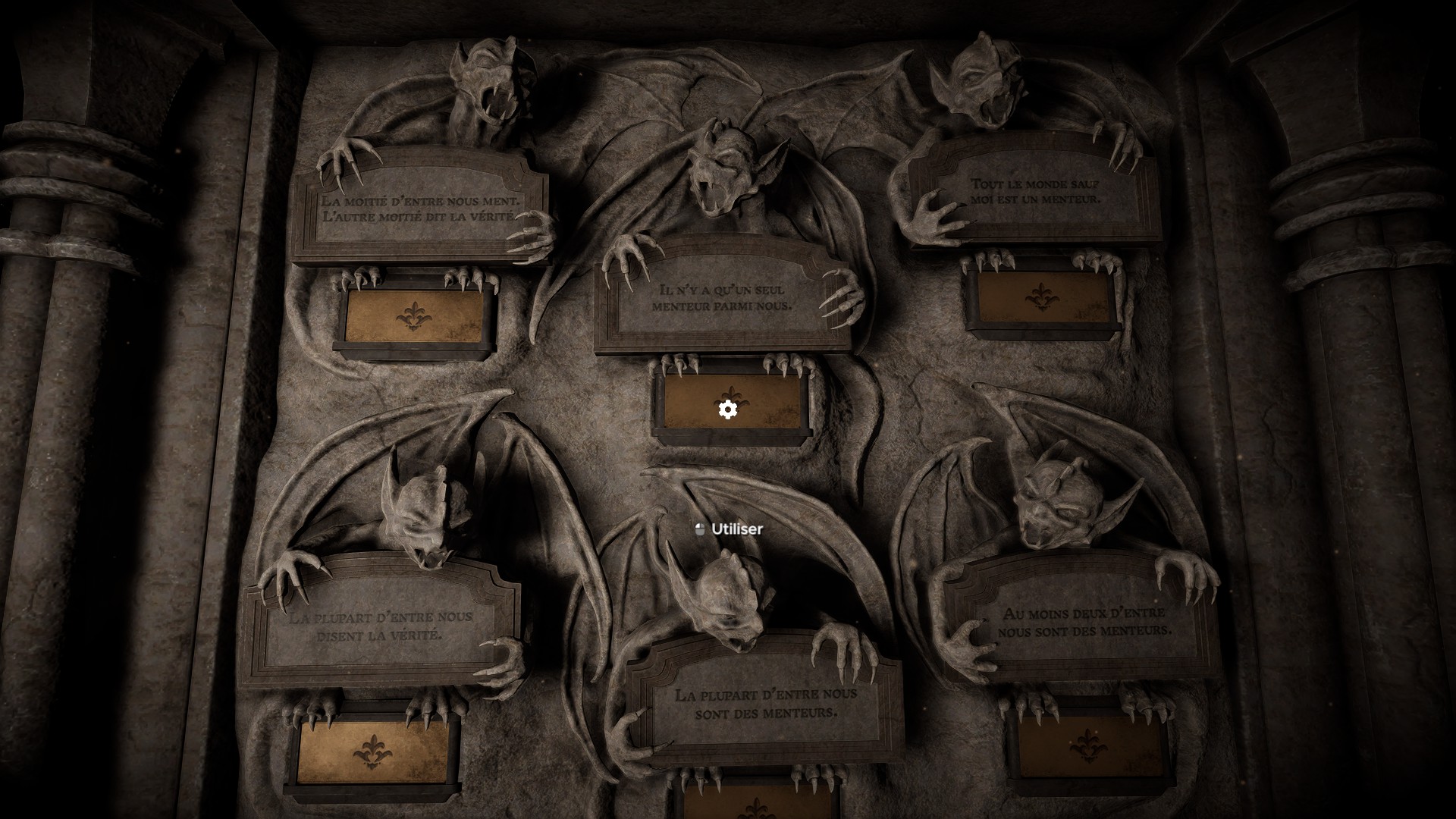
Task: Choose the button beneath "La plupart disent la vérité"
Action: [371, 751]
